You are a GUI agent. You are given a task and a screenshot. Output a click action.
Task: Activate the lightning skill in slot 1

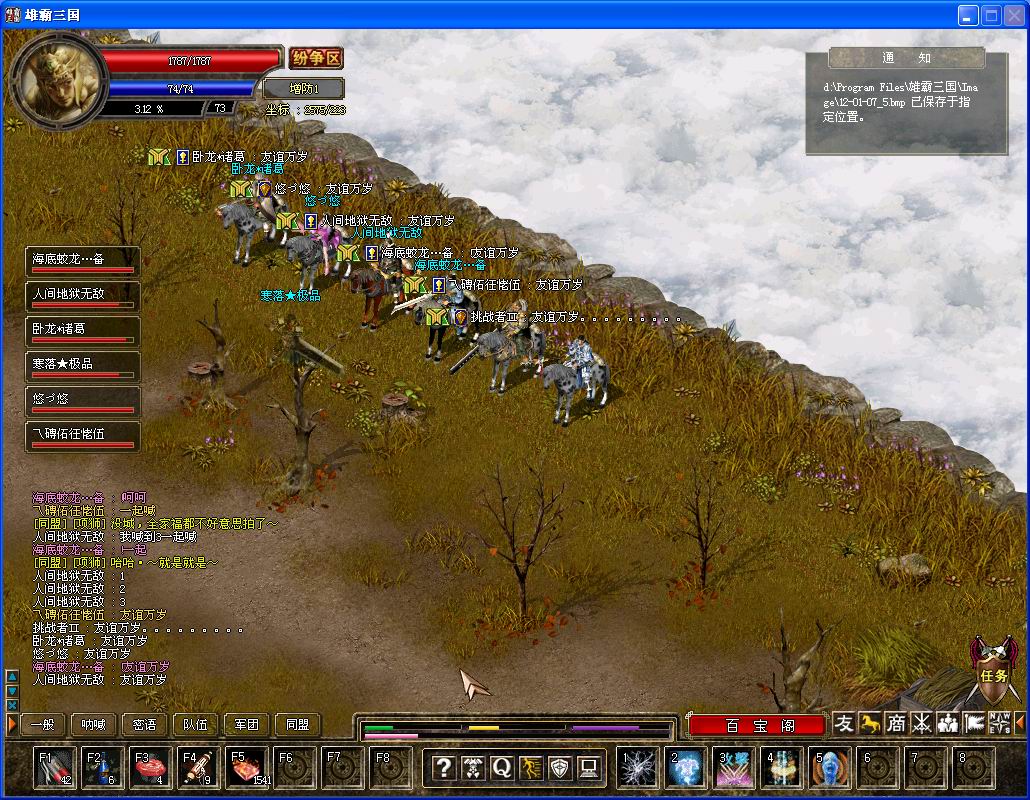pos(636,768)
